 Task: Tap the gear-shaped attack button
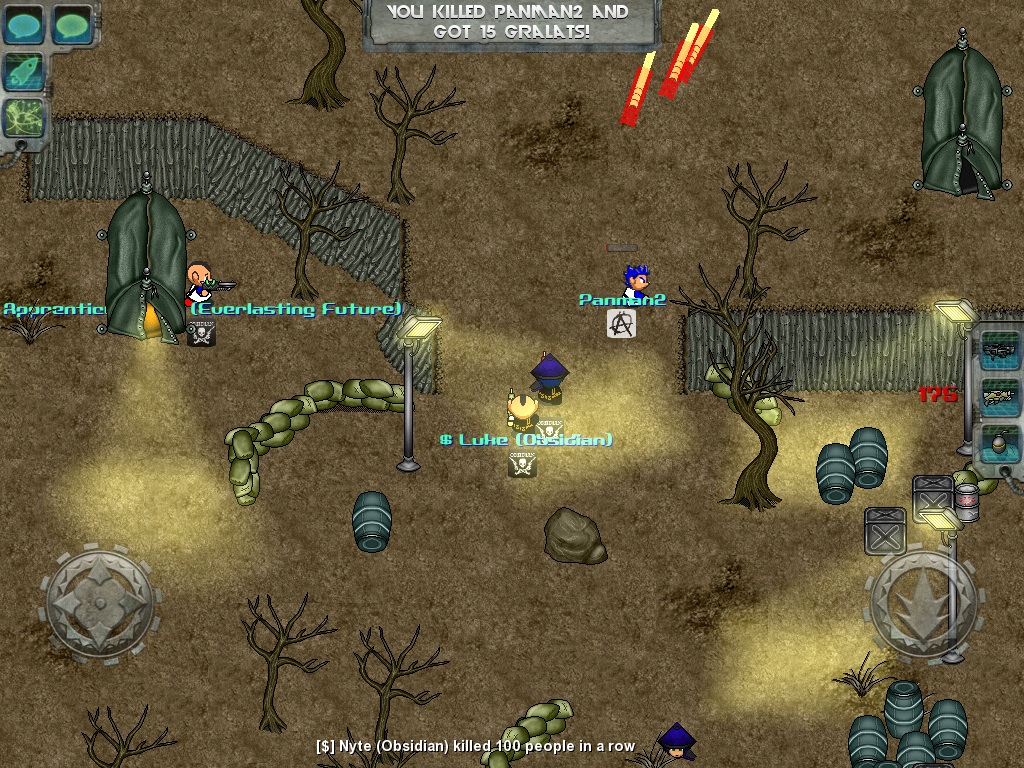pyautogui.click(x=922, y=602)
